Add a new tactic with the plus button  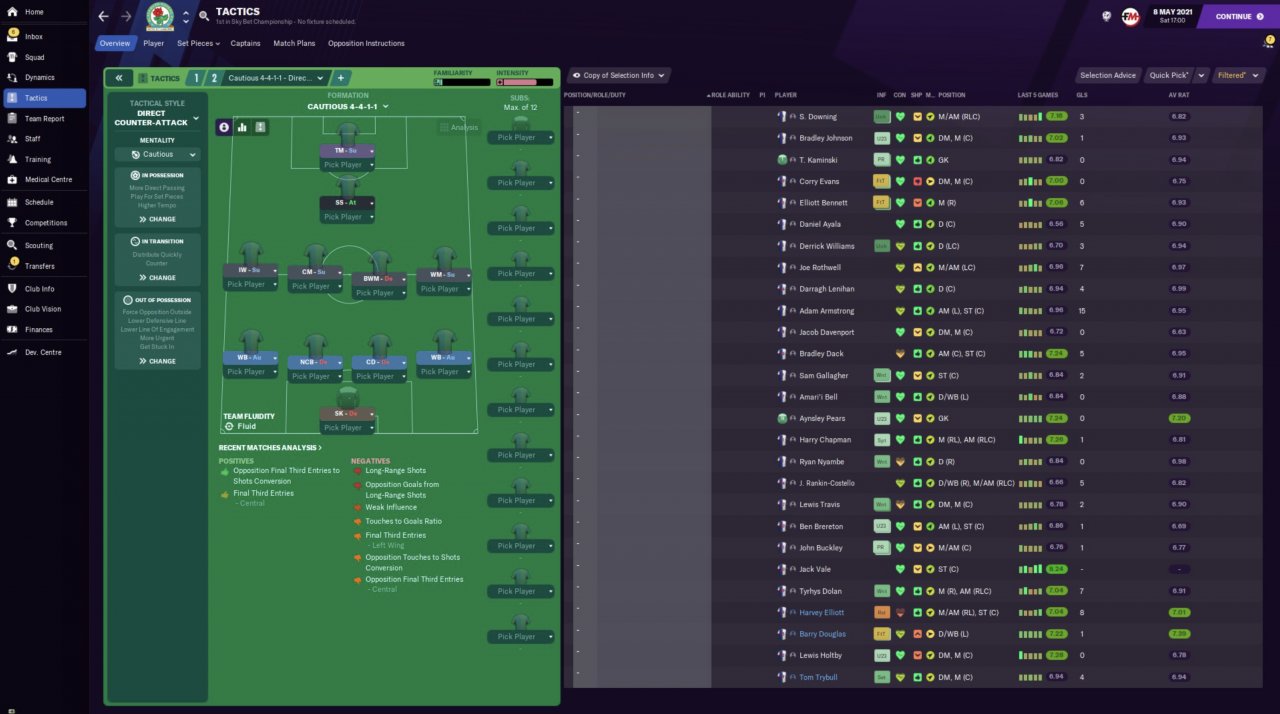[x=340, y=78]
